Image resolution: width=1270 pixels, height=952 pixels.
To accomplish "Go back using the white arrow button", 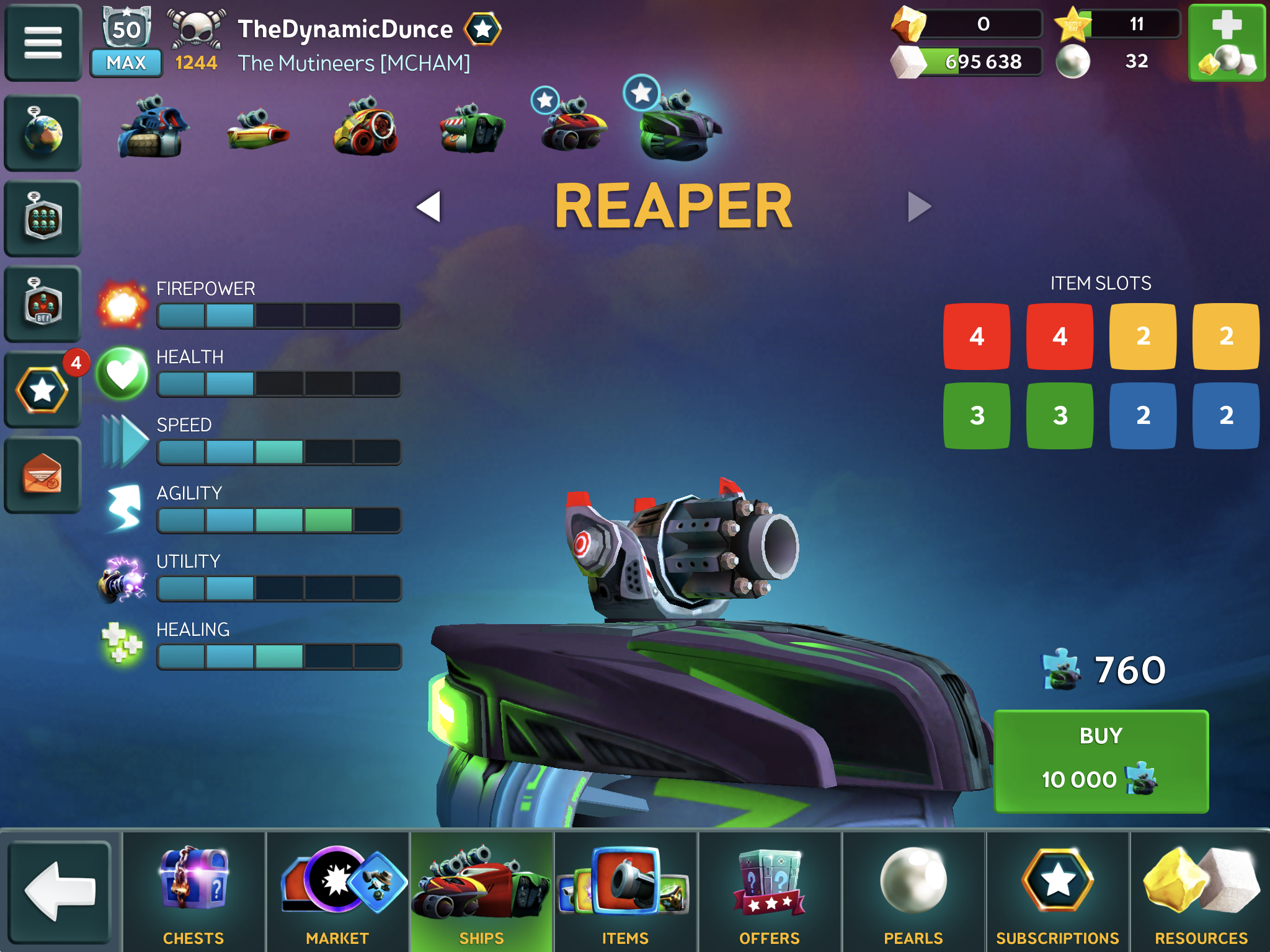I will [x=60, y=891].
